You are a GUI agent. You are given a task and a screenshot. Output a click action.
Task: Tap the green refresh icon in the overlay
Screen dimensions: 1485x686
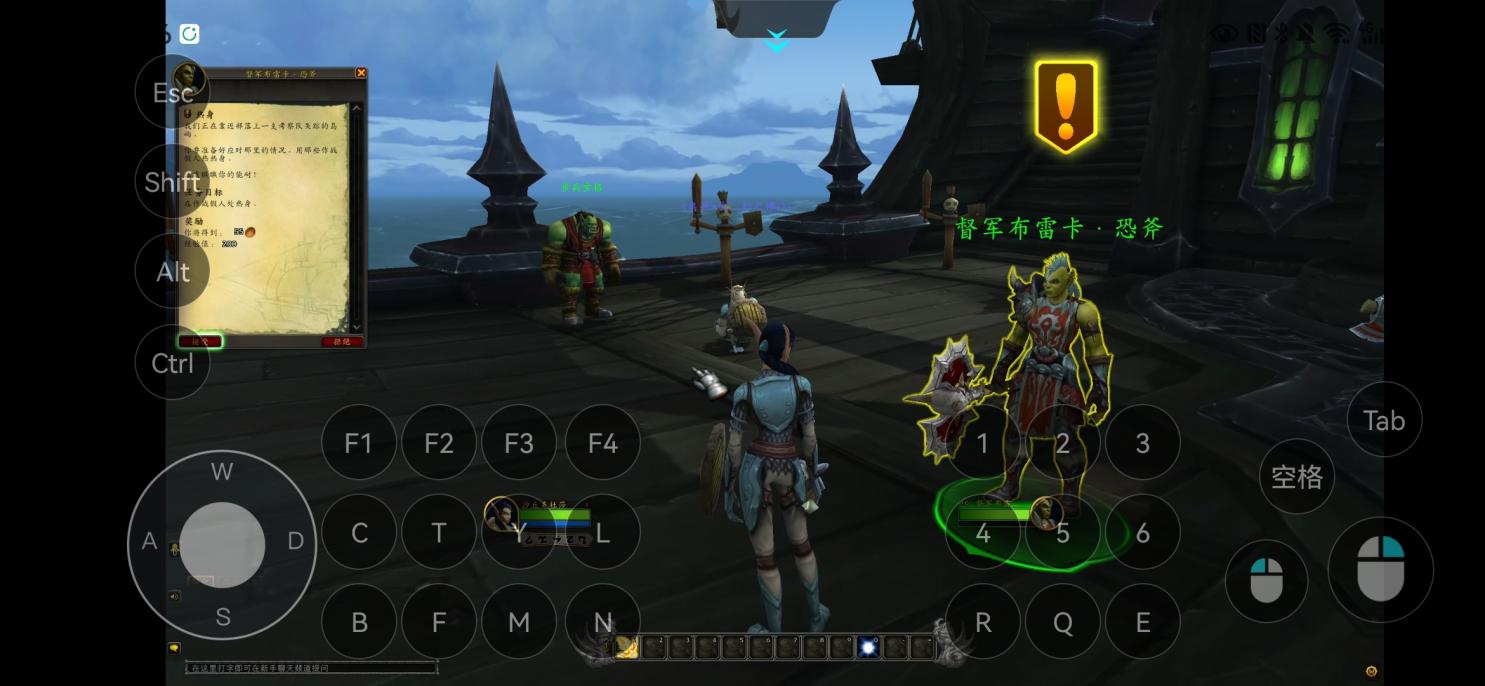coord(189,34)
